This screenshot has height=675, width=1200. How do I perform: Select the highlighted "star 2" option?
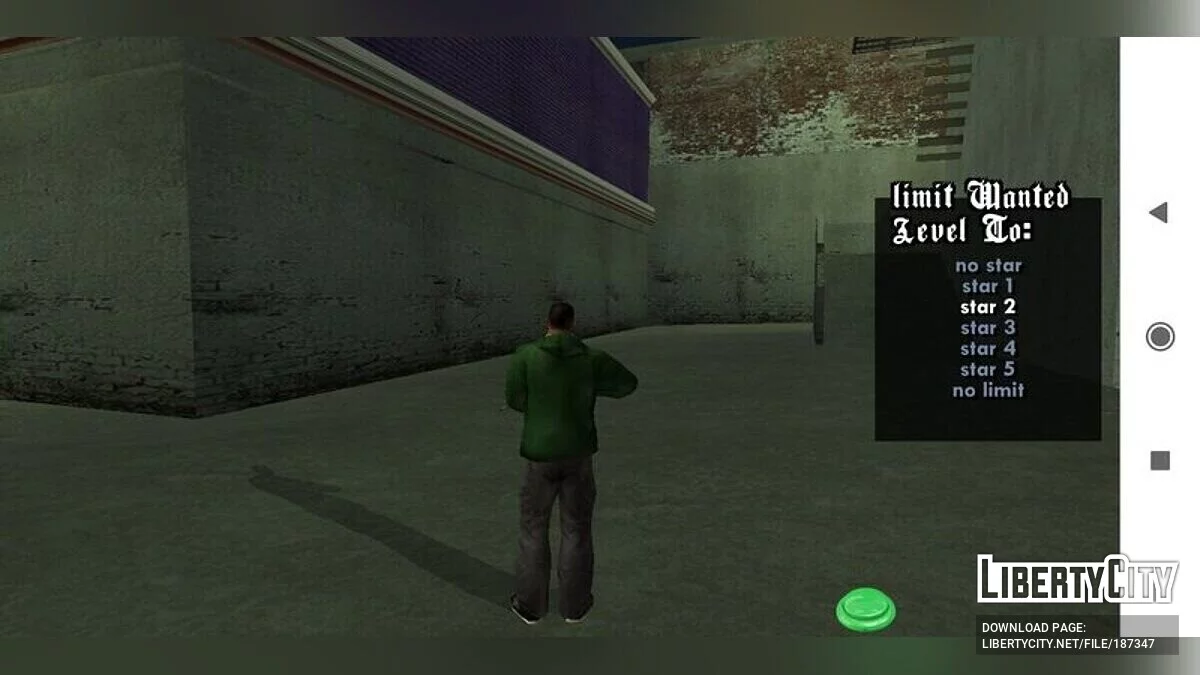coord(988,307)
